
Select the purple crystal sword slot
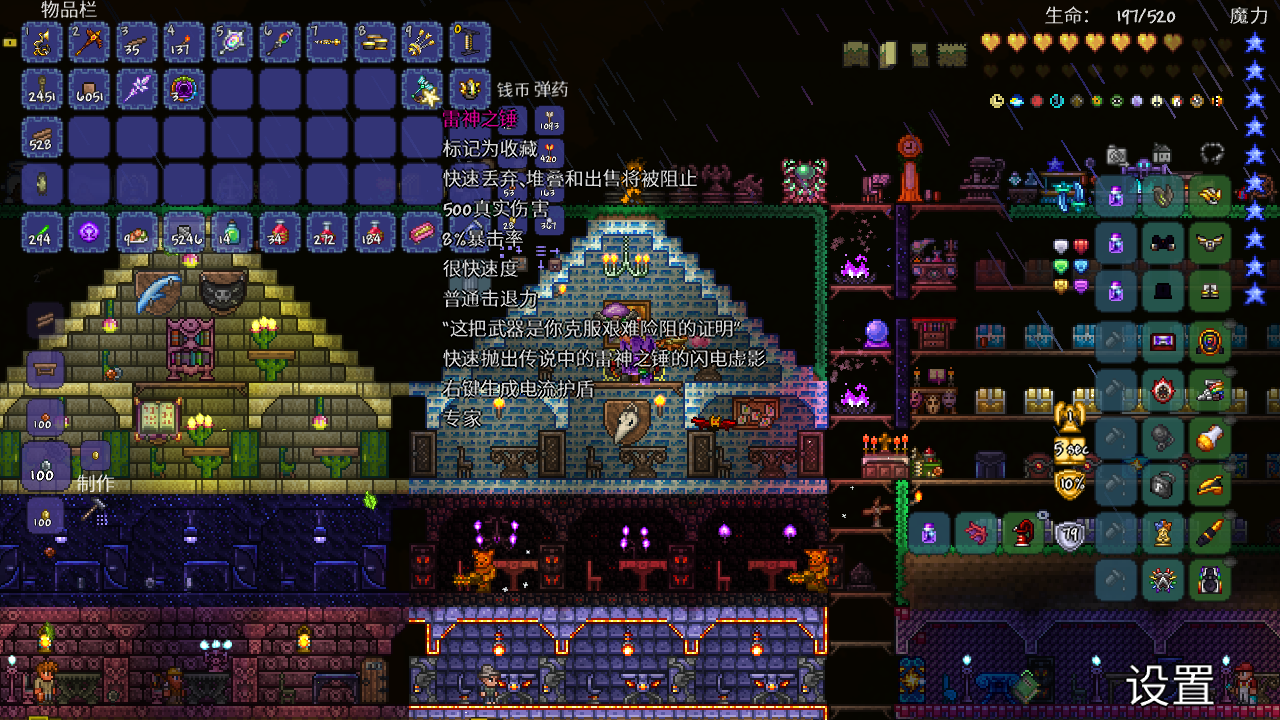137,90
